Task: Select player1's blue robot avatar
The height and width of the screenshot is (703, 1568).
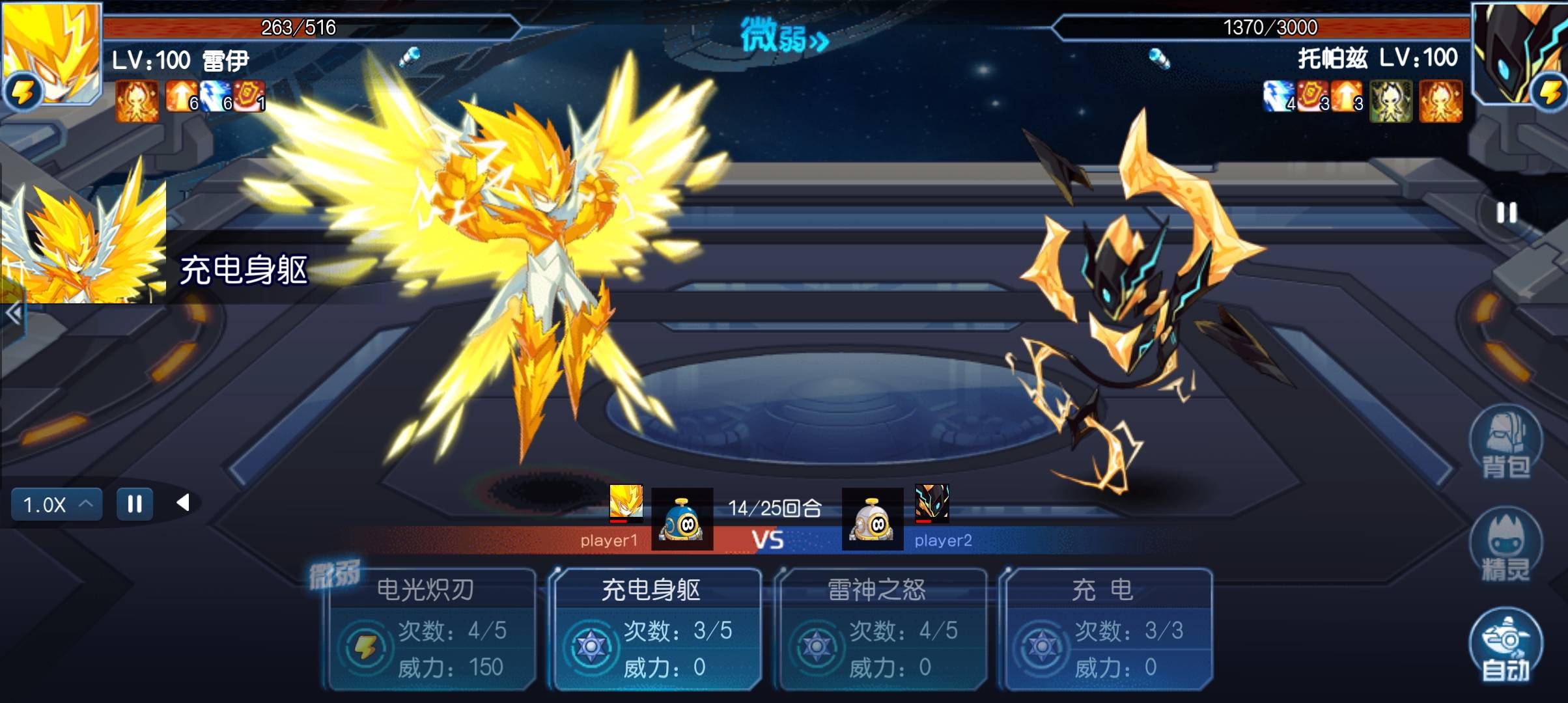Action: point(682,519)
